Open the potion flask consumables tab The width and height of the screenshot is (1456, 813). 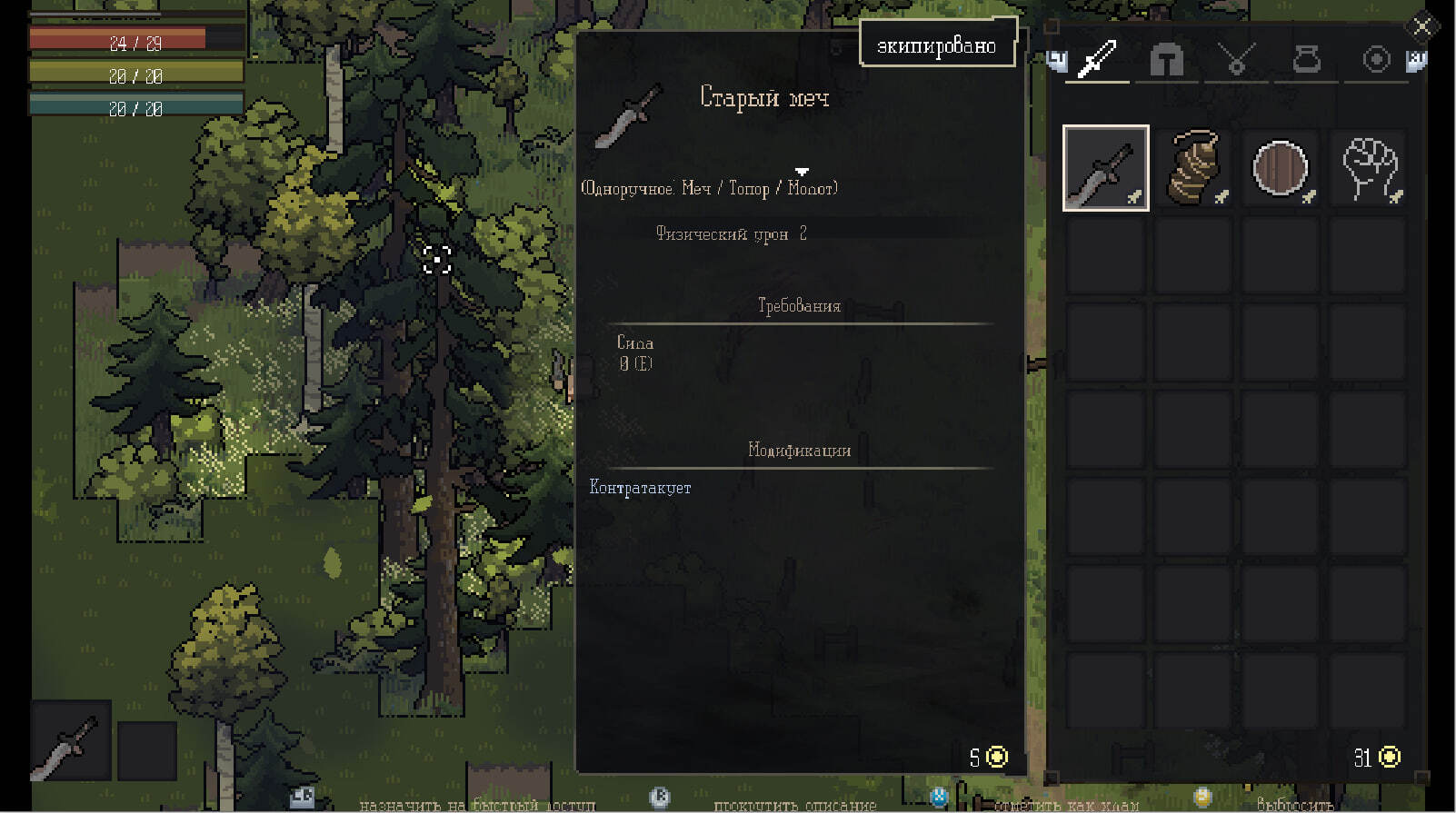[x=1306, y=60]
